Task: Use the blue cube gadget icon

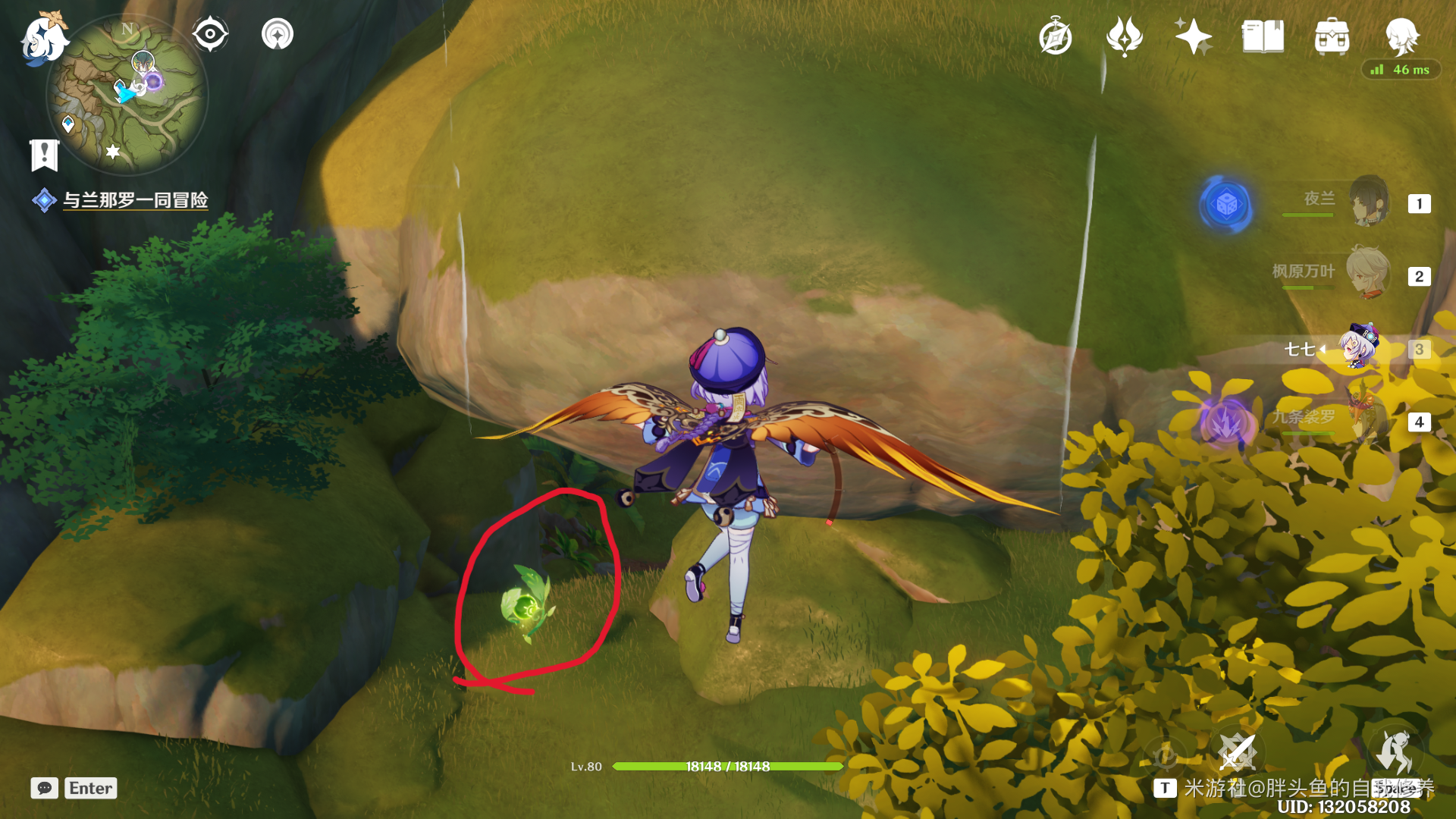Action: [x=1226, y=204]
